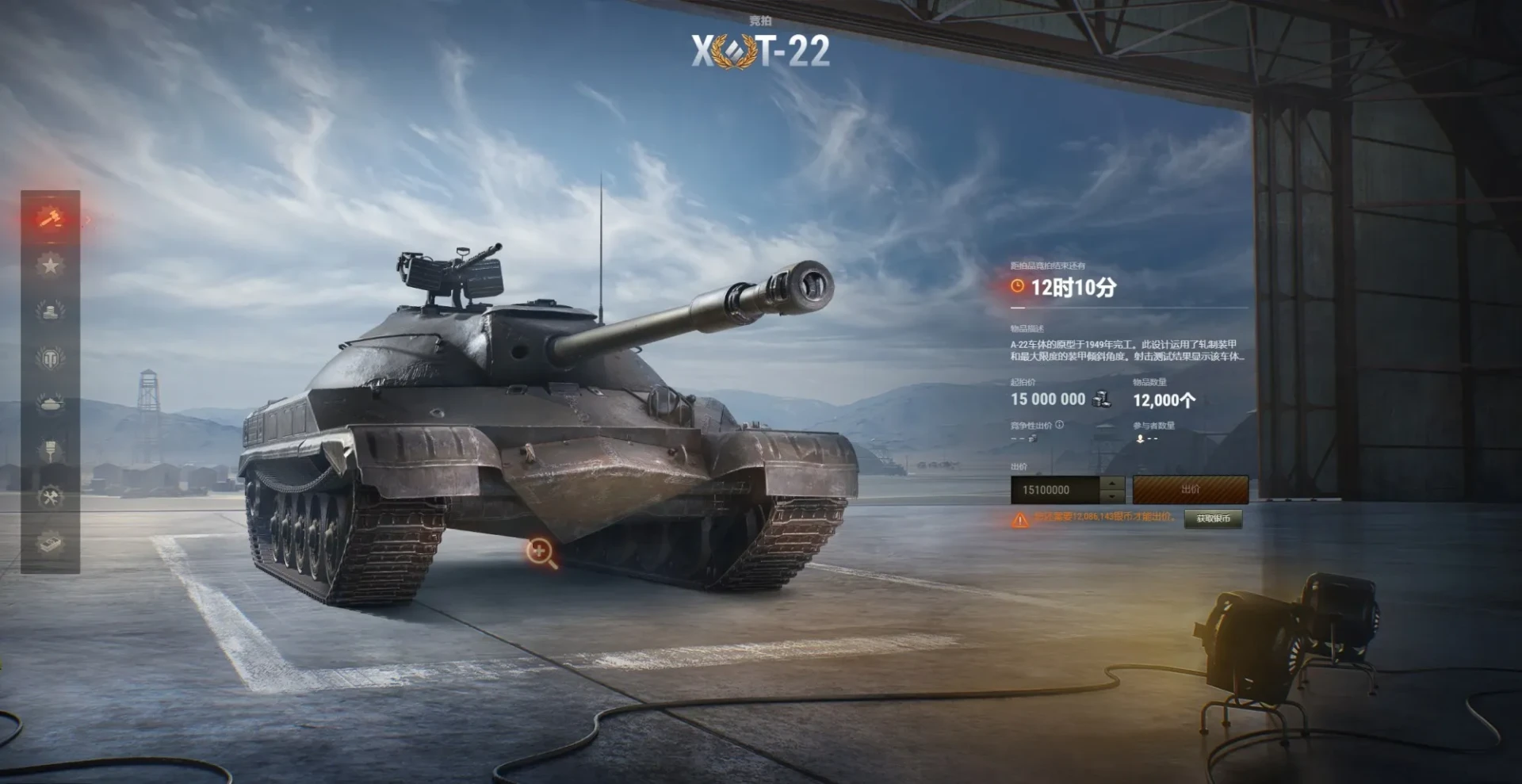Open the paintbrush customization sidebar icon
The image size is (1522, 784).
(x=50, y=451)
